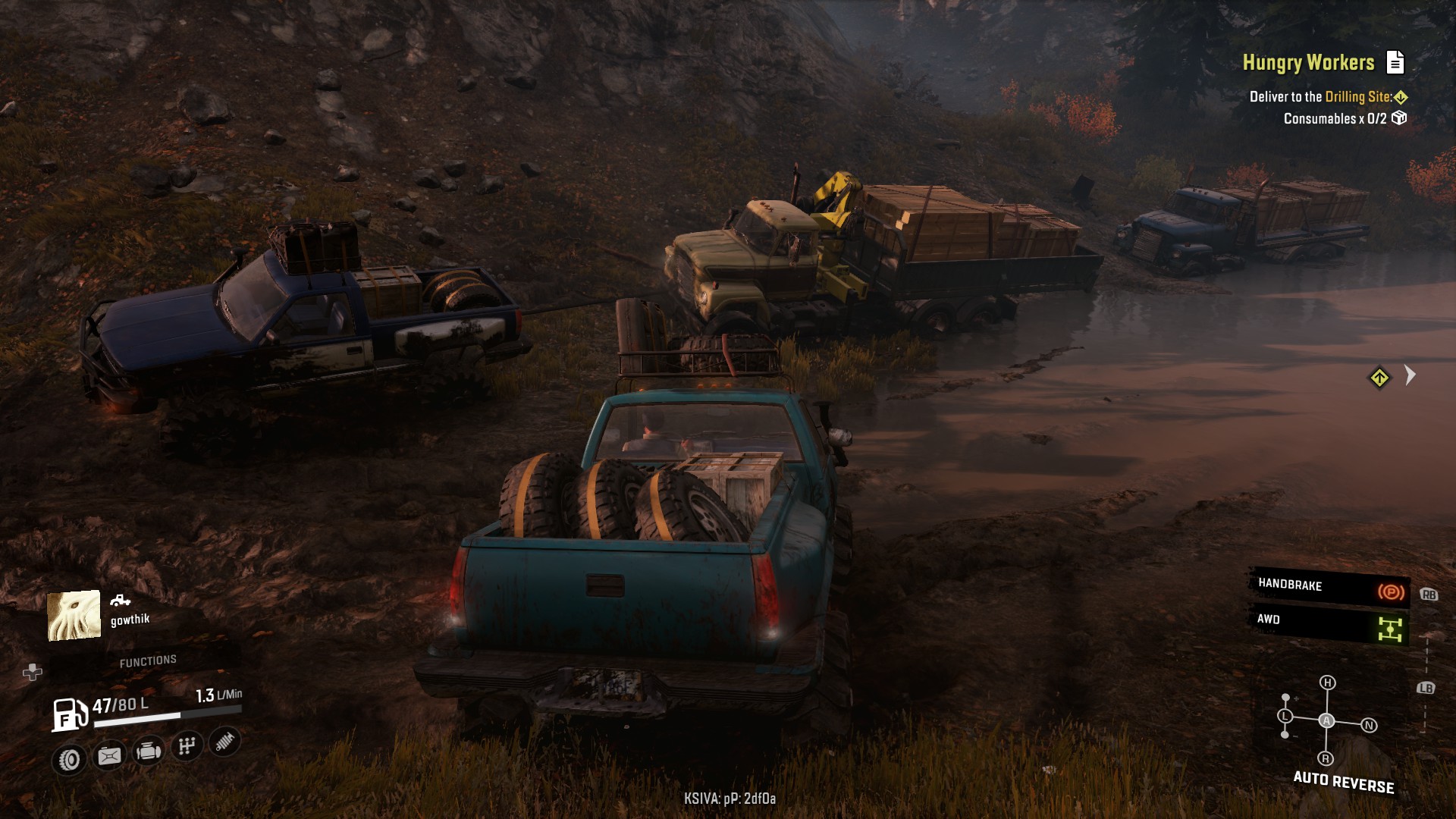Shift the gearbox to Neutral
The width and height of the screenshot is (1456, 819).
coord(1369,726)
